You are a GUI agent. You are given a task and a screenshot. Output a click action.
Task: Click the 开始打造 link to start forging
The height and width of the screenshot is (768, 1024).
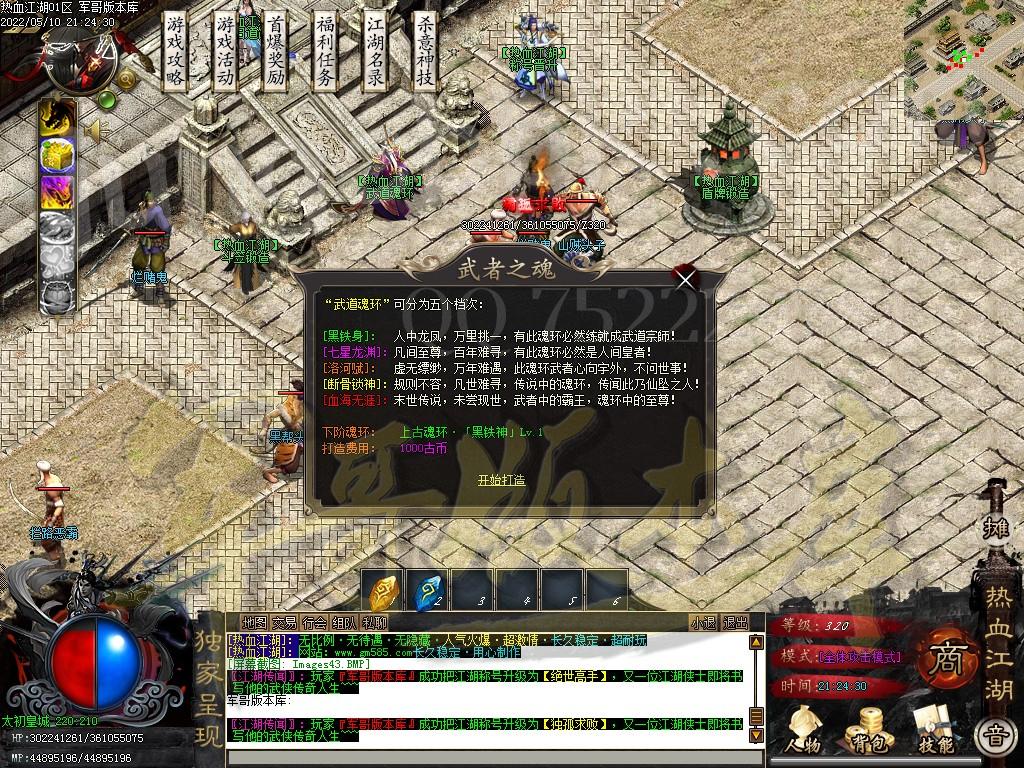(x=501, y=480)
